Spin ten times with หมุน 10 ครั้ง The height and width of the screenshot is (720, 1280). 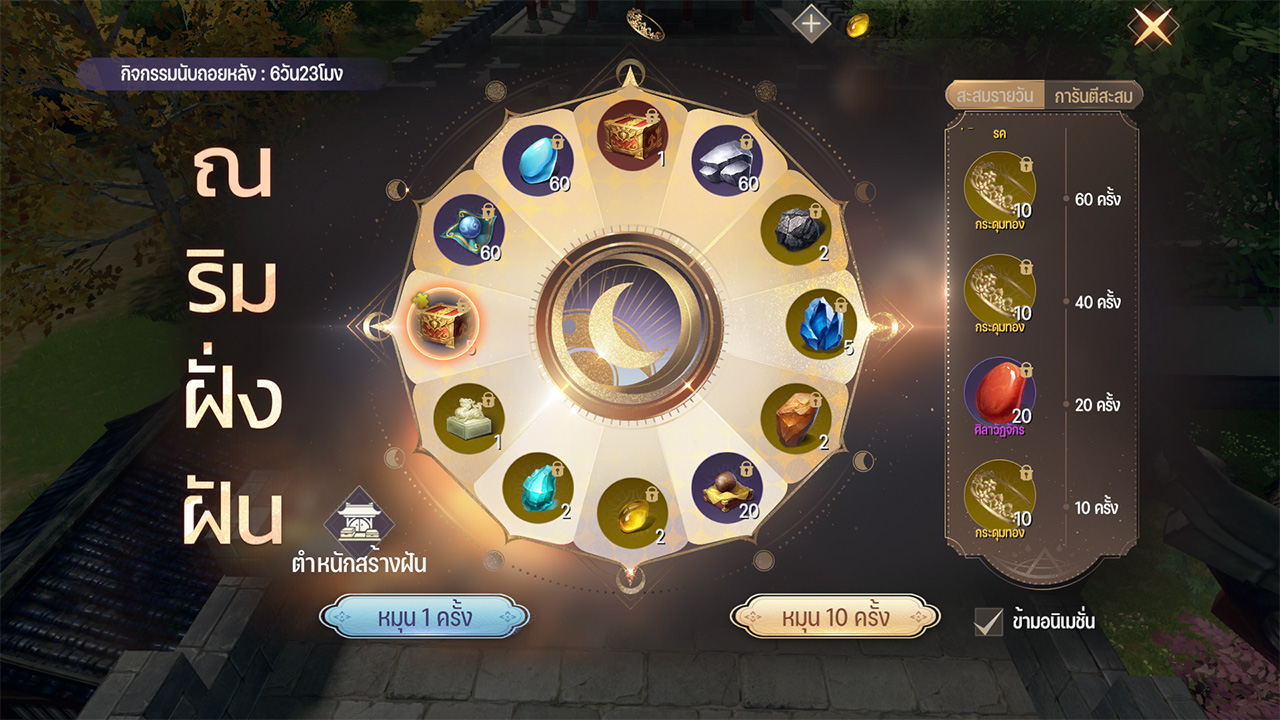click(x=835, y=617)
